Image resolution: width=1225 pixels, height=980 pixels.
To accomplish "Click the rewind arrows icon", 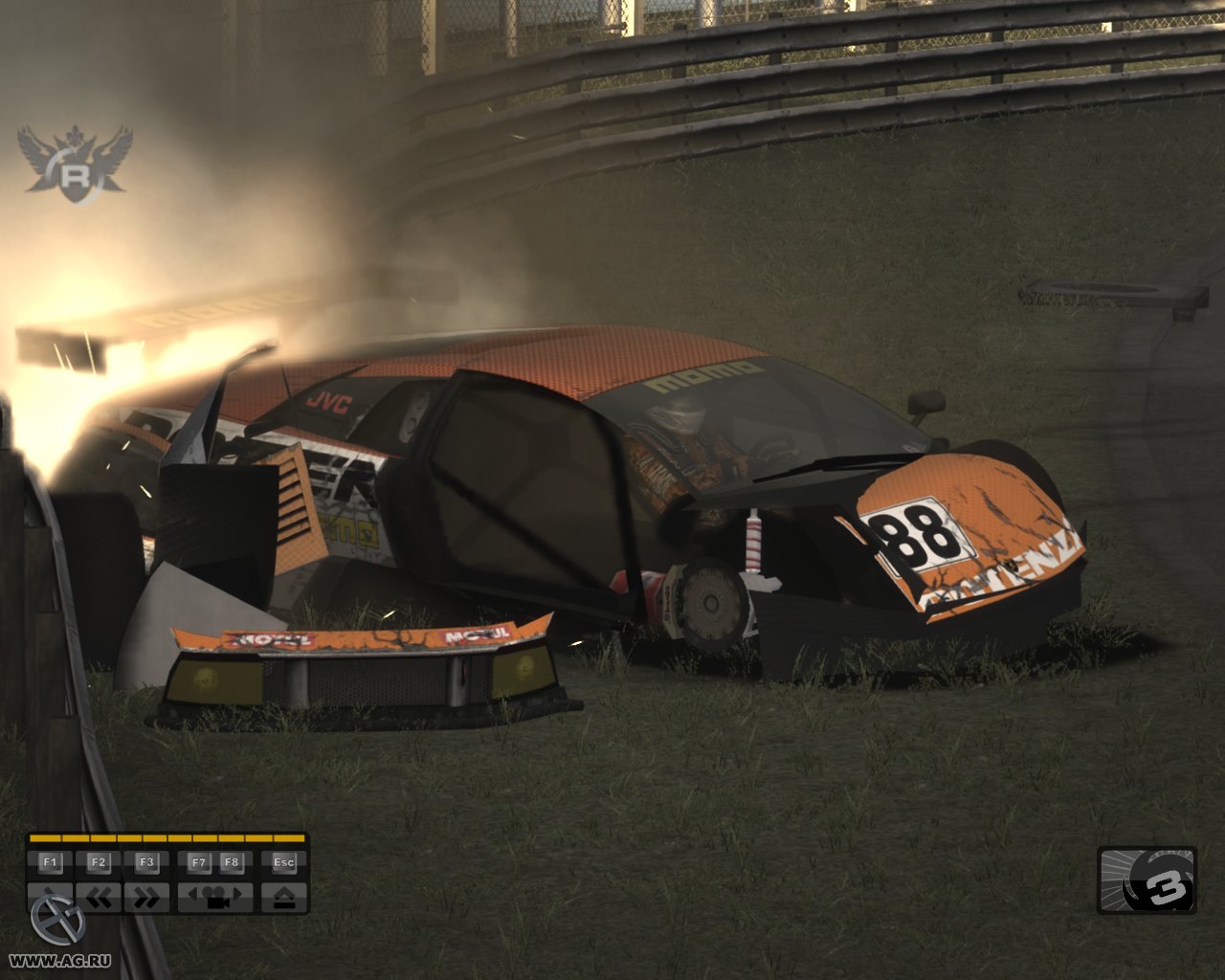I will 97,896.
